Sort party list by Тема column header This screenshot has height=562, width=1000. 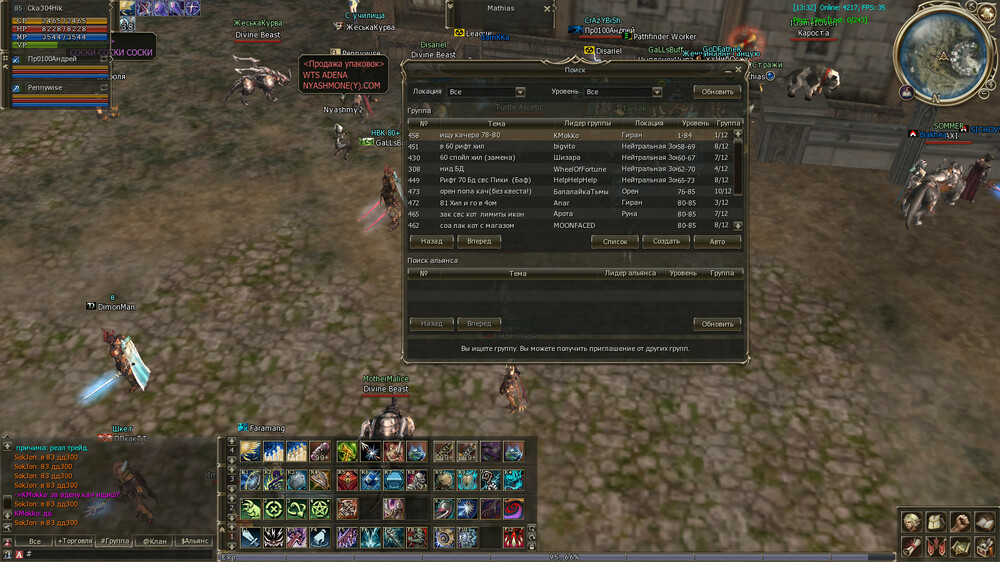coord(496,124)
